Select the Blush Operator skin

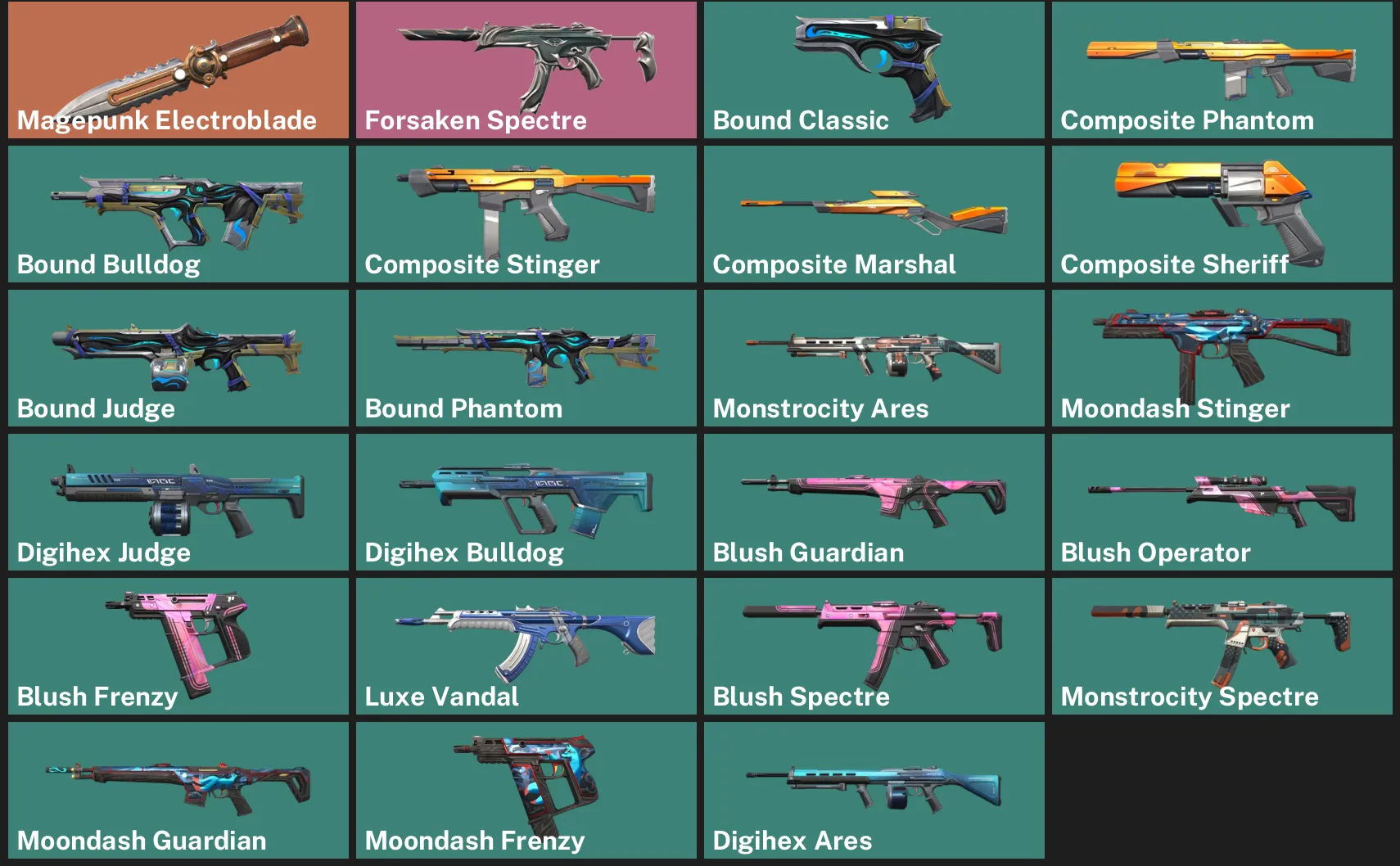pos(1221,502)
